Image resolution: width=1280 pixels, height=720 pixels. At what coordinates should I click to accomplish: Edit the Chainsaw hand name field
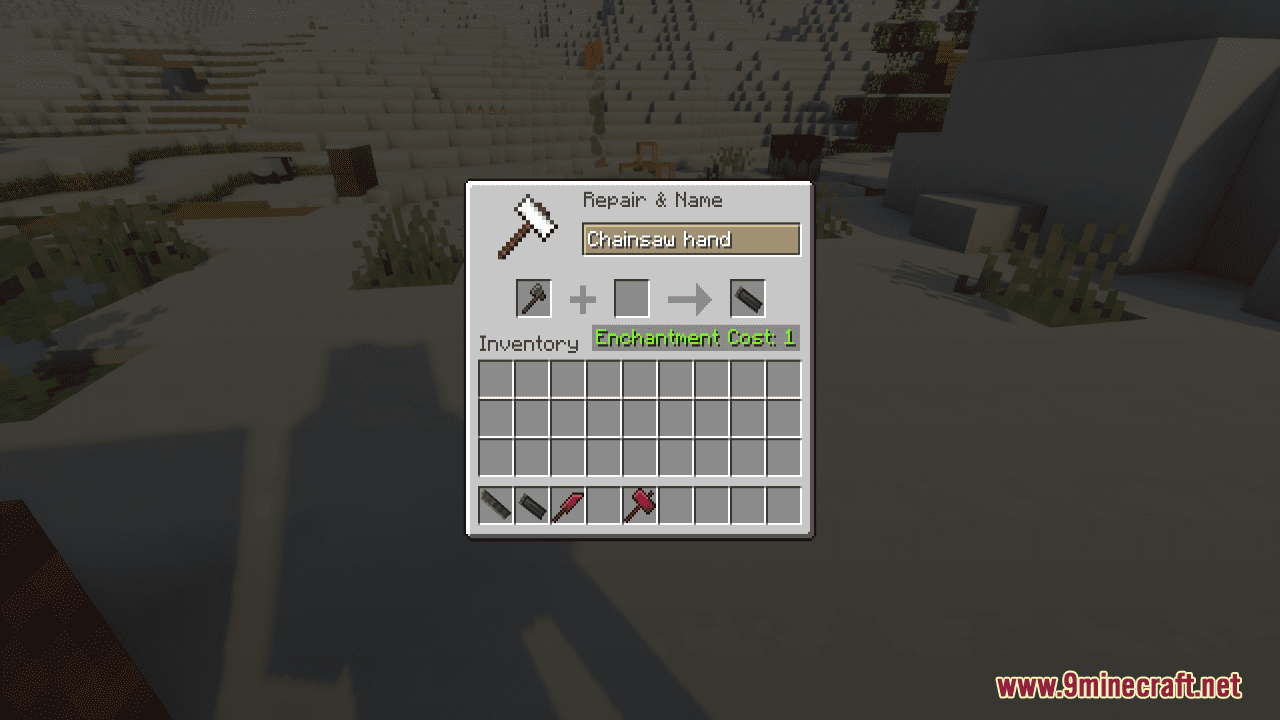(x=691, y=240)
